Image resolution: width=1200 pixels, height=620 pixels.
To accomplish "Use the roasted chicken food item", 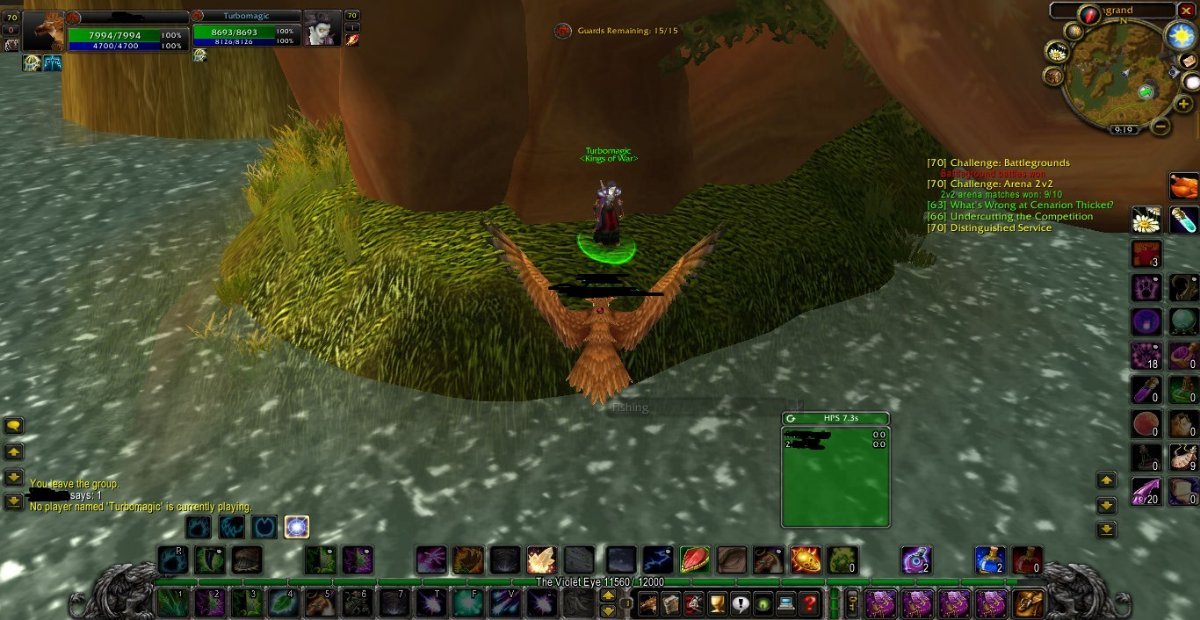I will click(x=1184, y=186).
